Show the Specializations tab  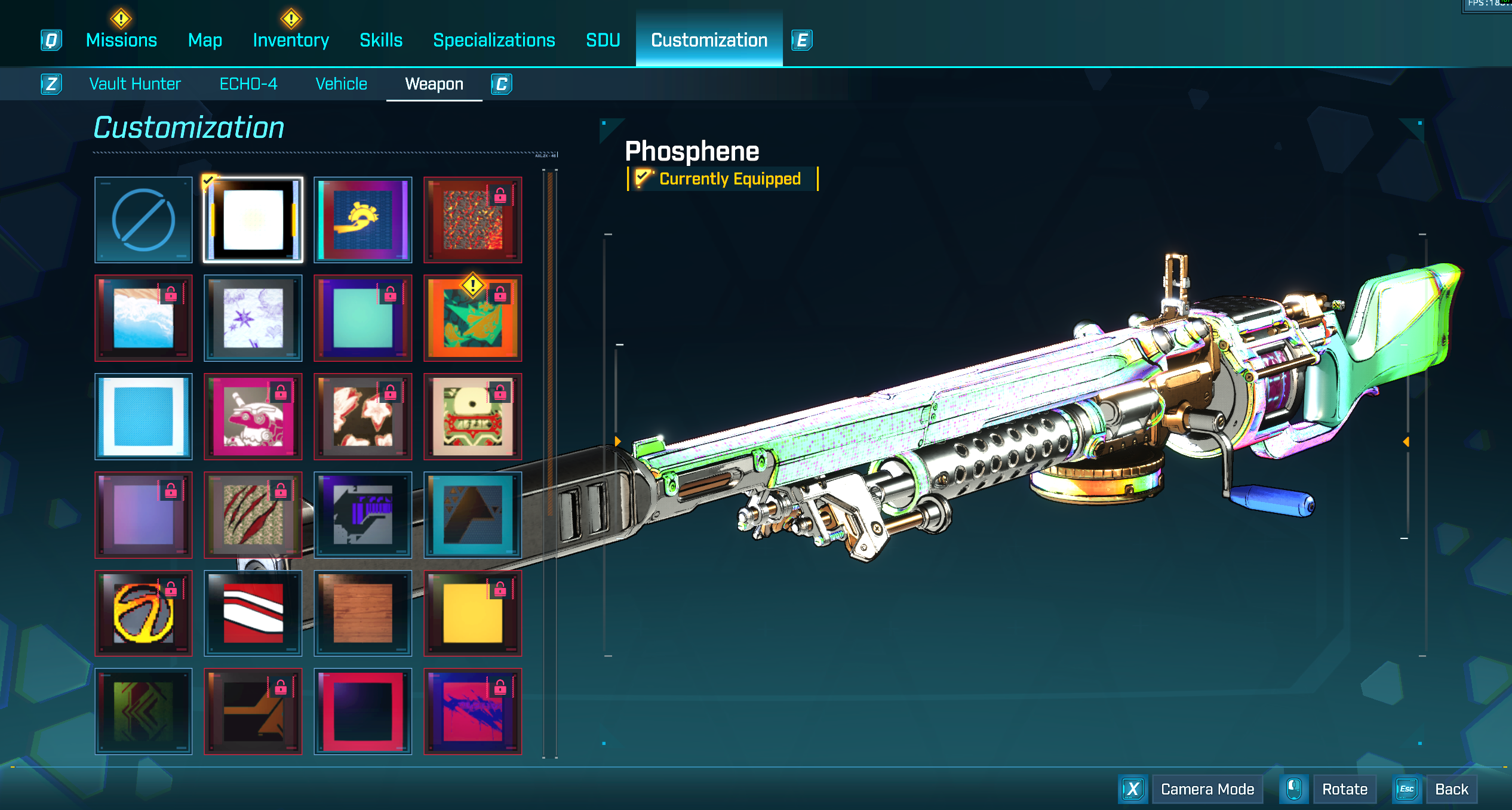coord(494,40)
